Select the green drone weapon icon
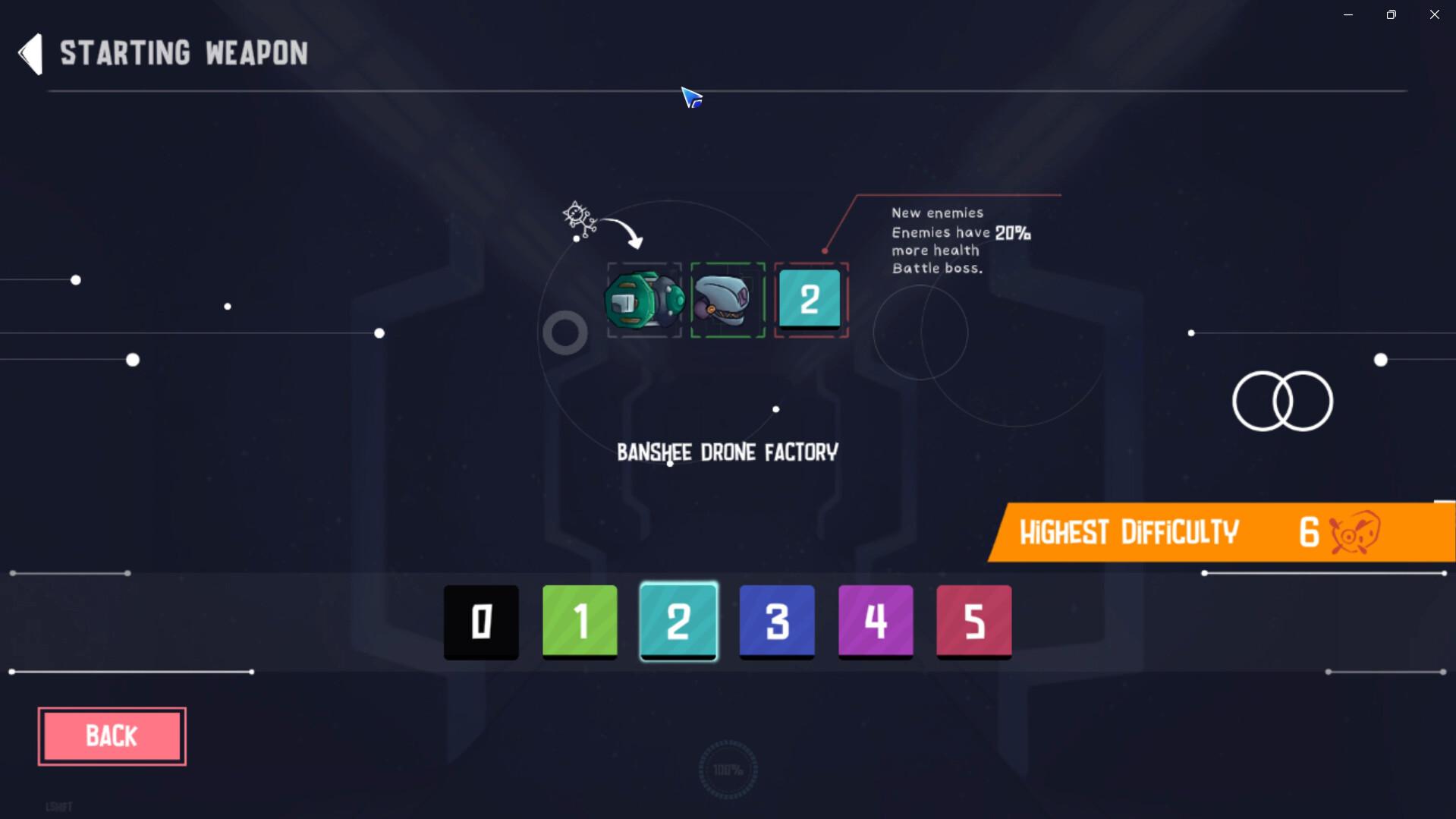This screenshot has height=819, width=1456. click(x=644, y=299)
